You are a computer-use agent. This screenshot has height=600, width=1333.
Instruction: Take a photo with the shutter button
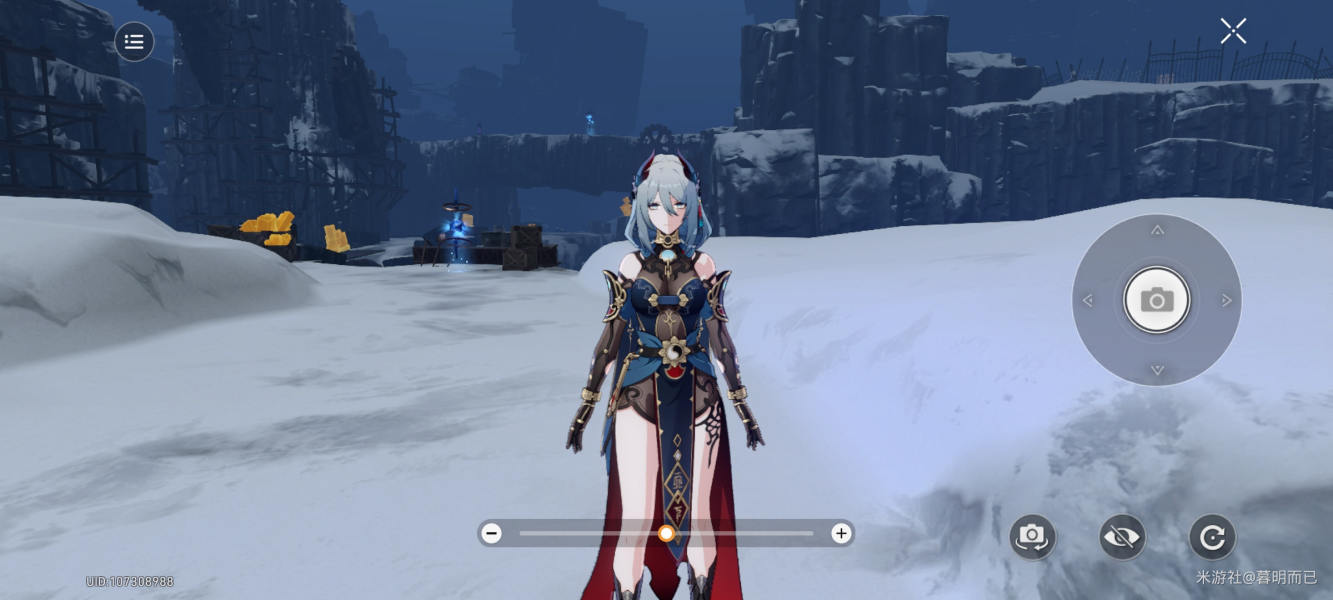point(1157,300)
